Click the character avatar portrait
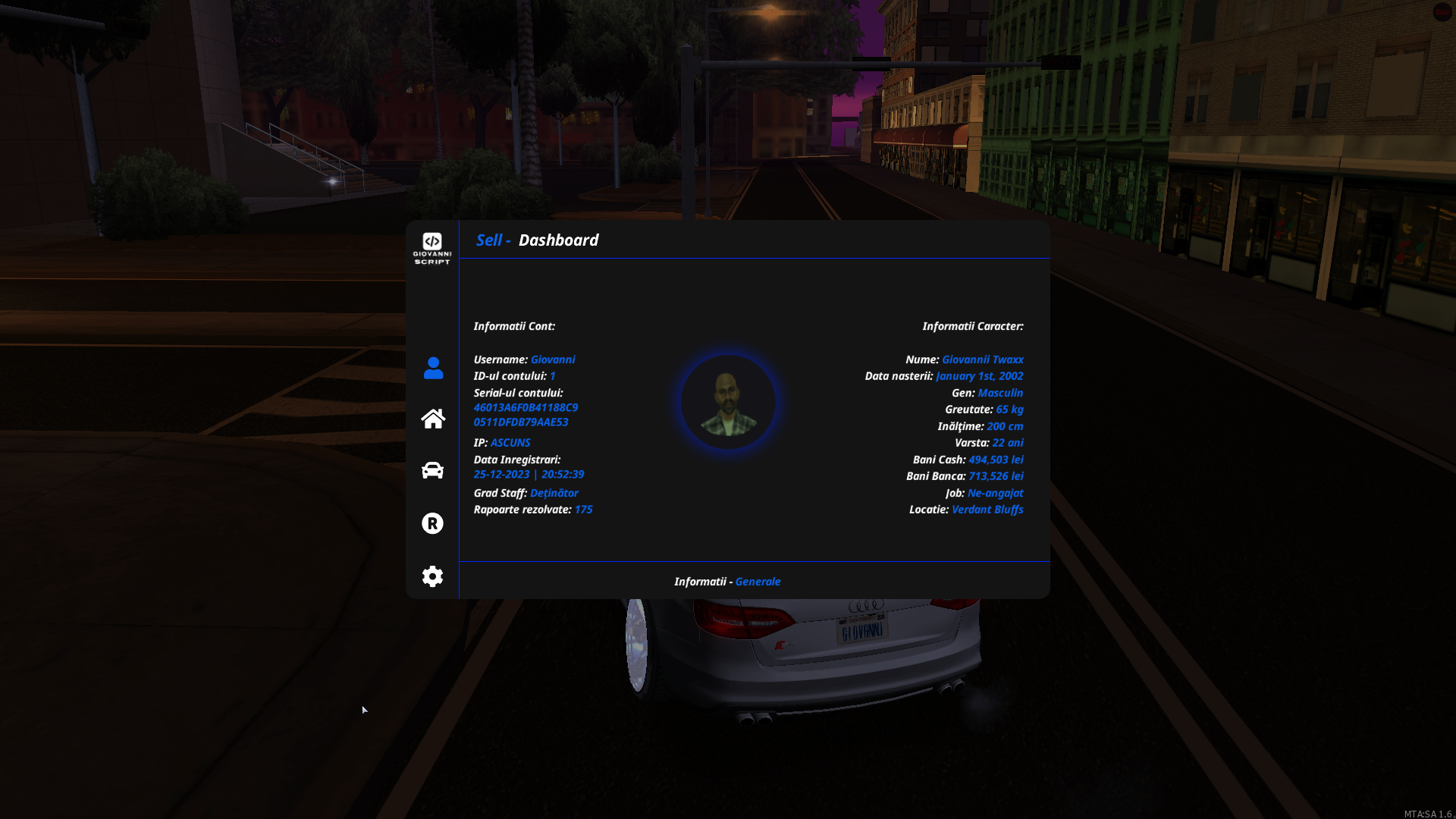Screen dimensions: 1456x819 [x=727, y=401]
